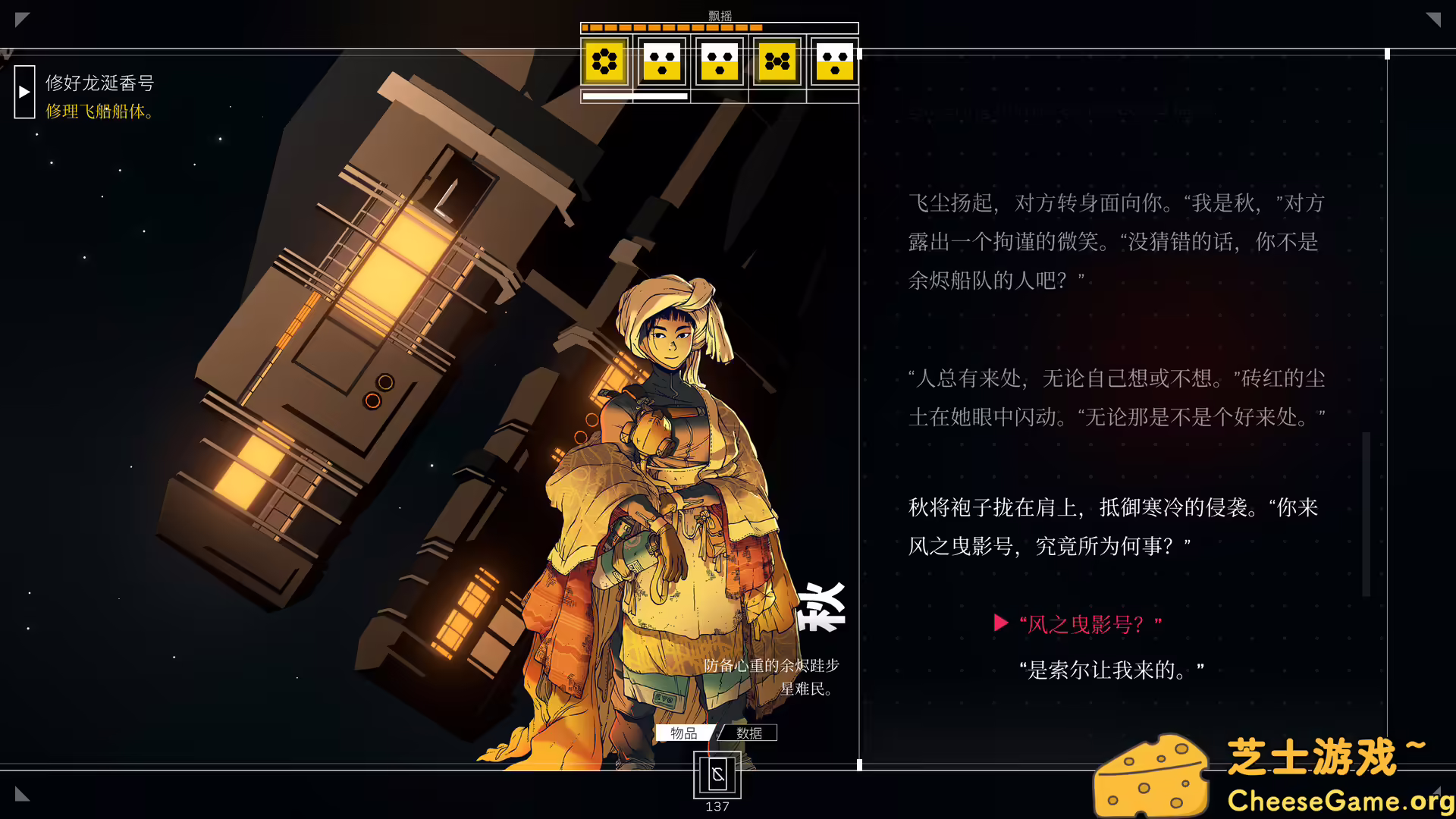Click the yellow five-dot hexagram sigil
This screenshot has width=1456, height=819.
(x=777, y=62)
